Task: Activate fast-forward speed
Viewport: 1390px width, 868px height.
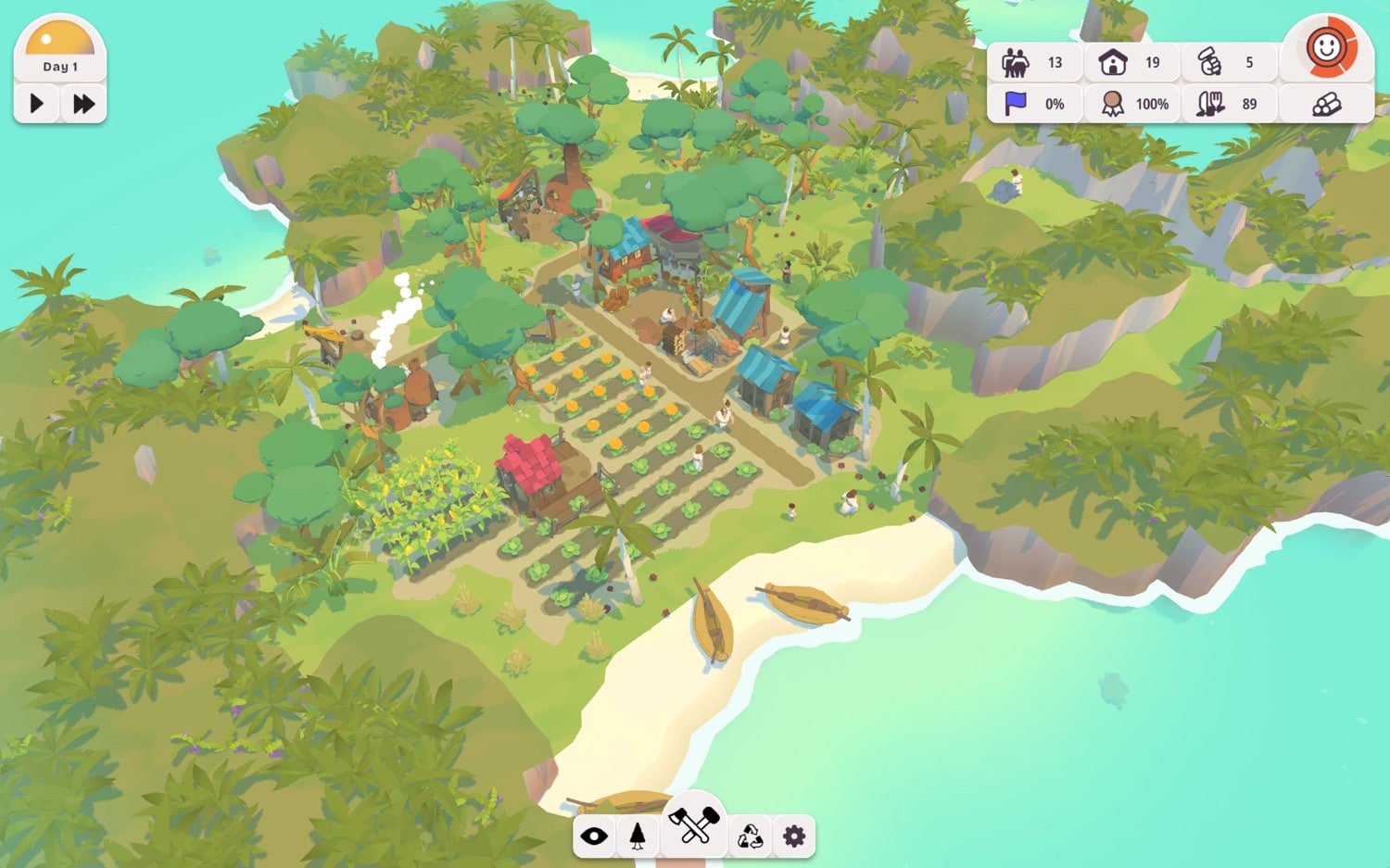Action: [x=83, y=103]
